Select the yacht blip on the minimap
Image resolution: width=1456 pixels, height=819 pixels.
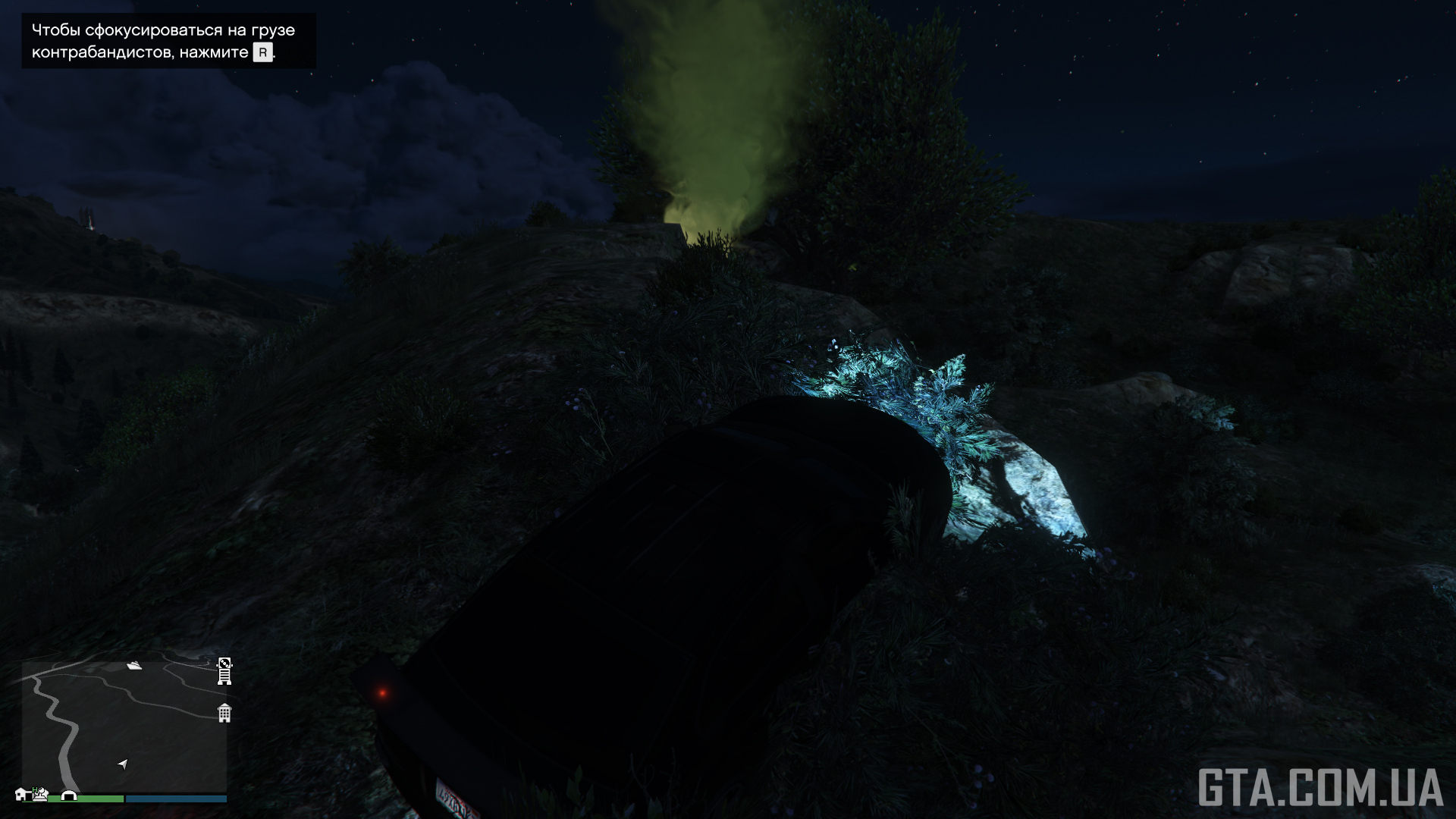[135, 666]
